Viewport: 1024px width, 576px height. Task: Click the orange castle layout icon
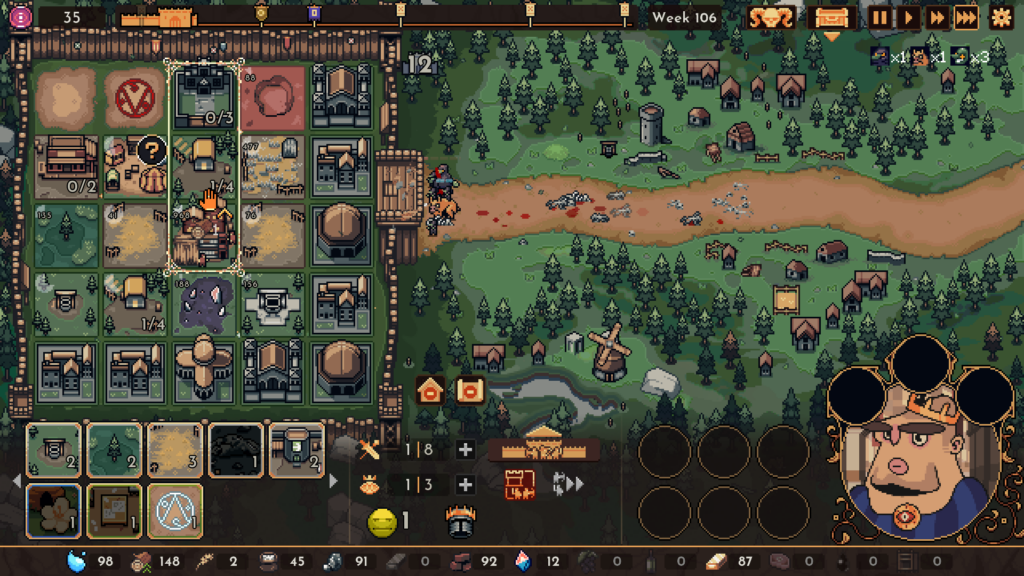coord(520,485)
